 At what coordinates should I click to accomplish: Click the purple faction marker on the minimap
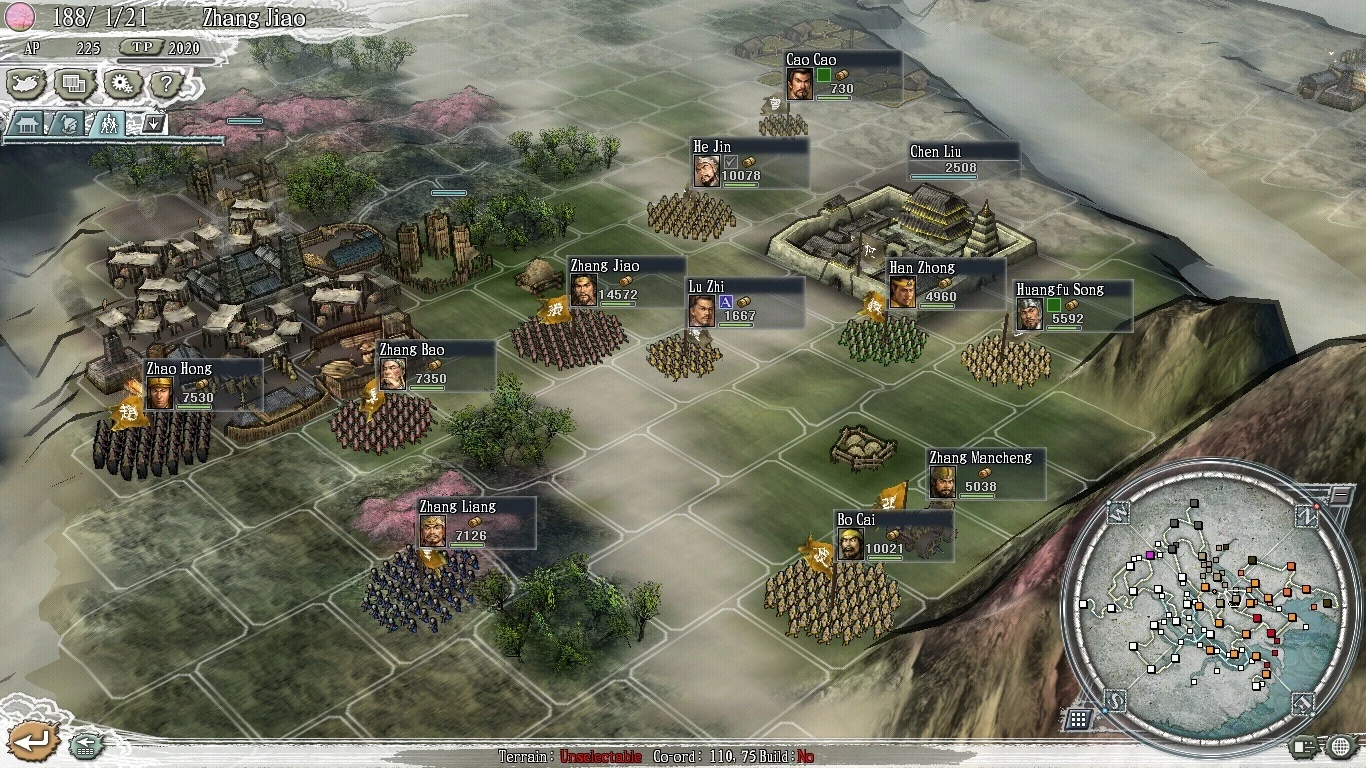[x=1151, y=555]
